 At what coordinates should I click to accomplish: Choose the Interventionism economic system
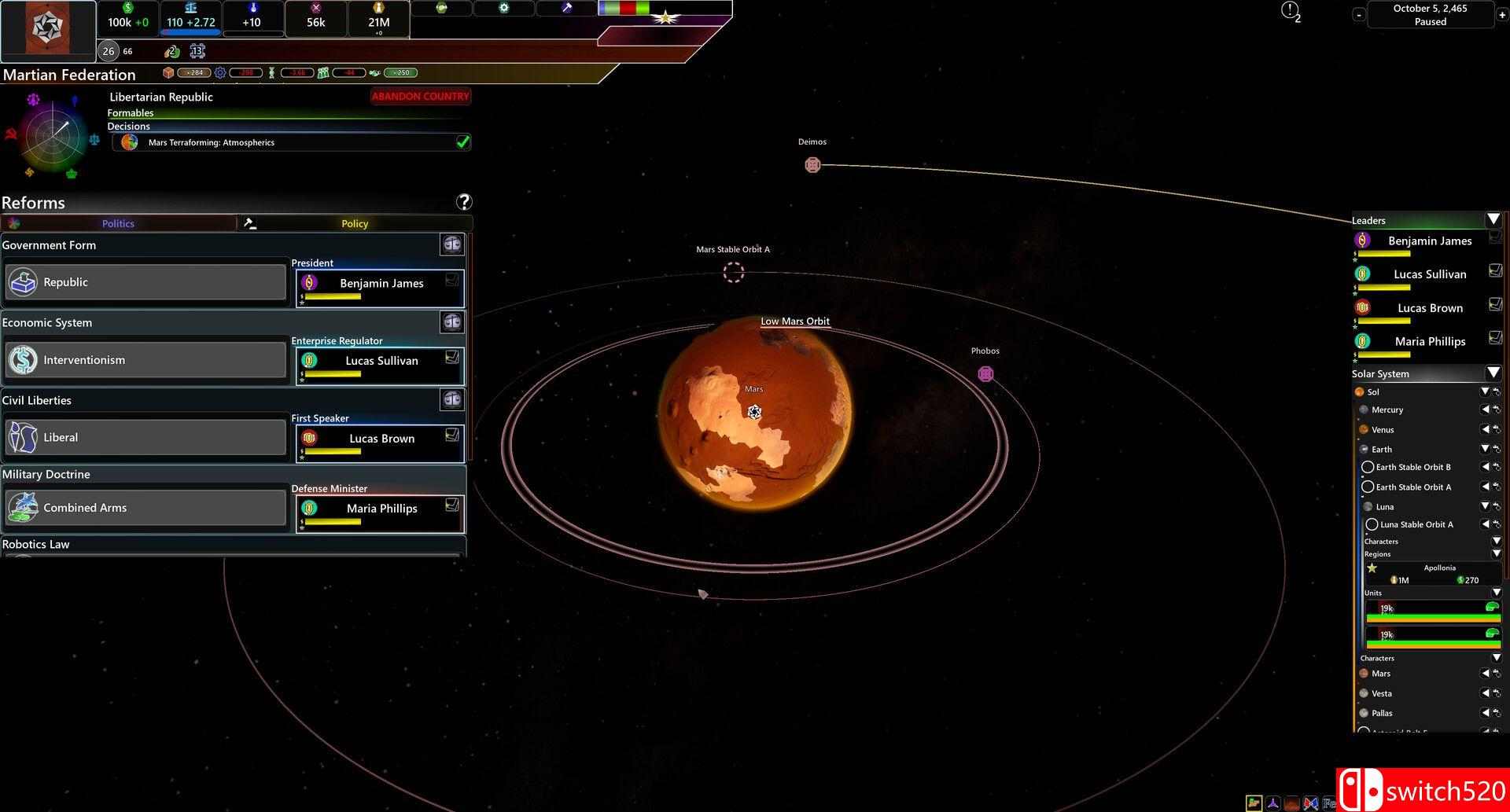pyautogui.click(x=145, y=360)
